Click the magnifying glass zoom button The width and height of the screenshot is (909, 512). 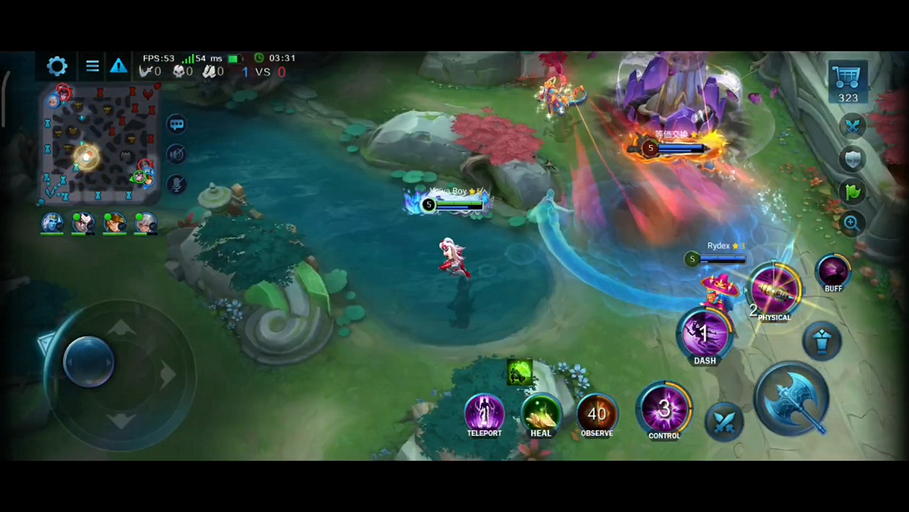pos(852,223)
